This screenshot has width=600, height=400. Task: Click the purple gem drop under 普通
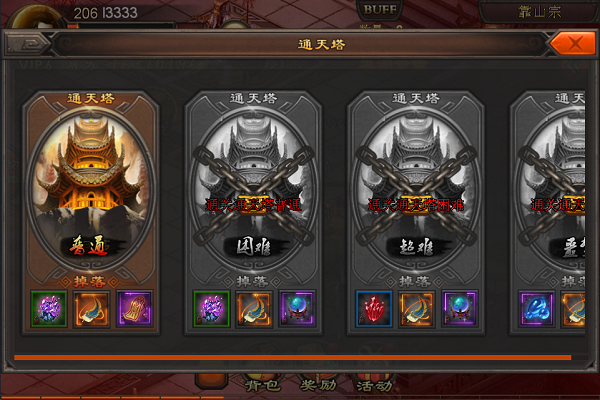(48, 307)
